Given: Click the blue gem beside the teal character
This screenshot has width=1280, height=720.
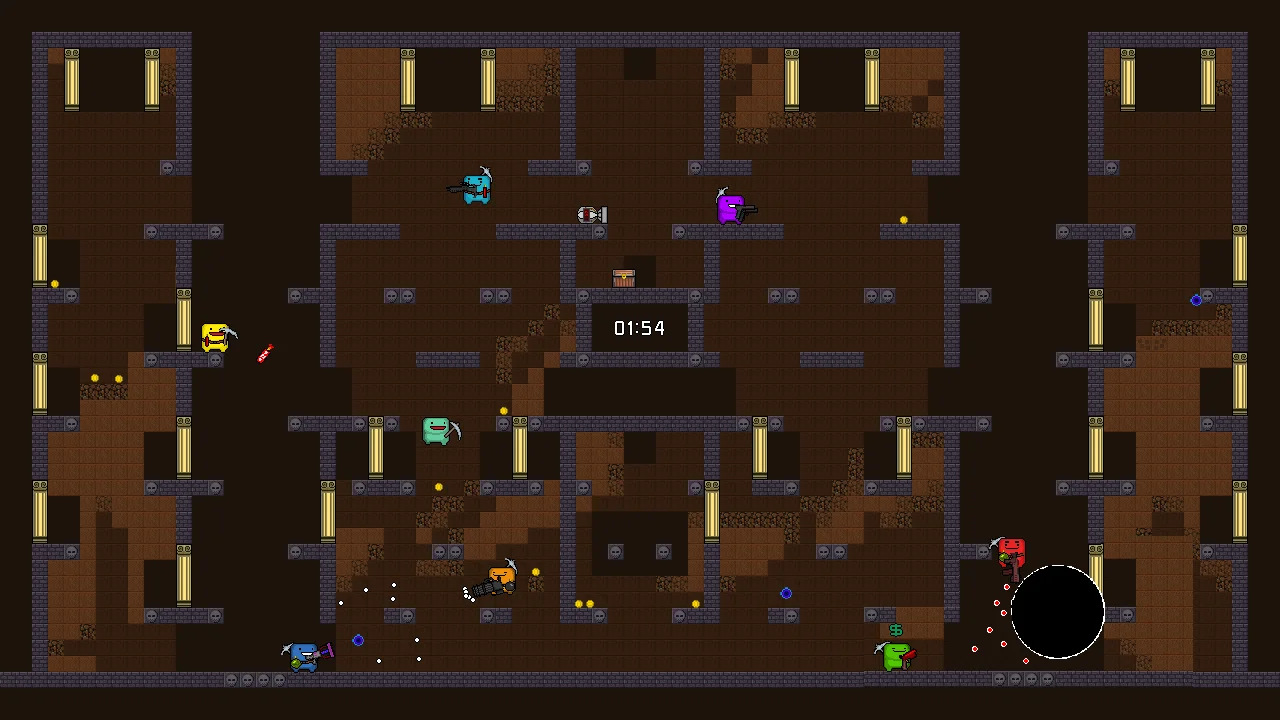Looking at the screenshot, I should 358,640.
